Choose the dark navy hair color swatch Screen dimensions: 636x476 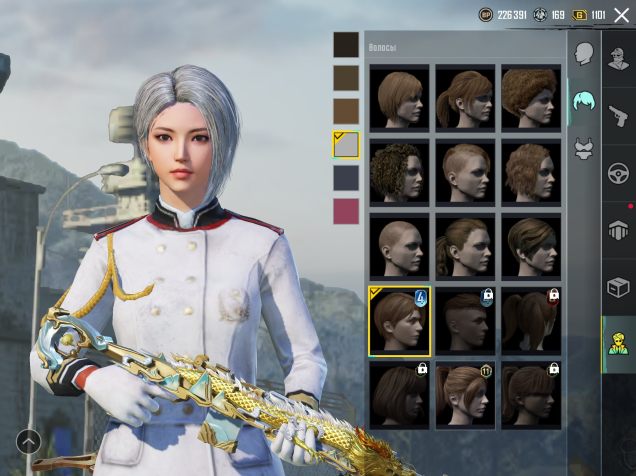346,178
